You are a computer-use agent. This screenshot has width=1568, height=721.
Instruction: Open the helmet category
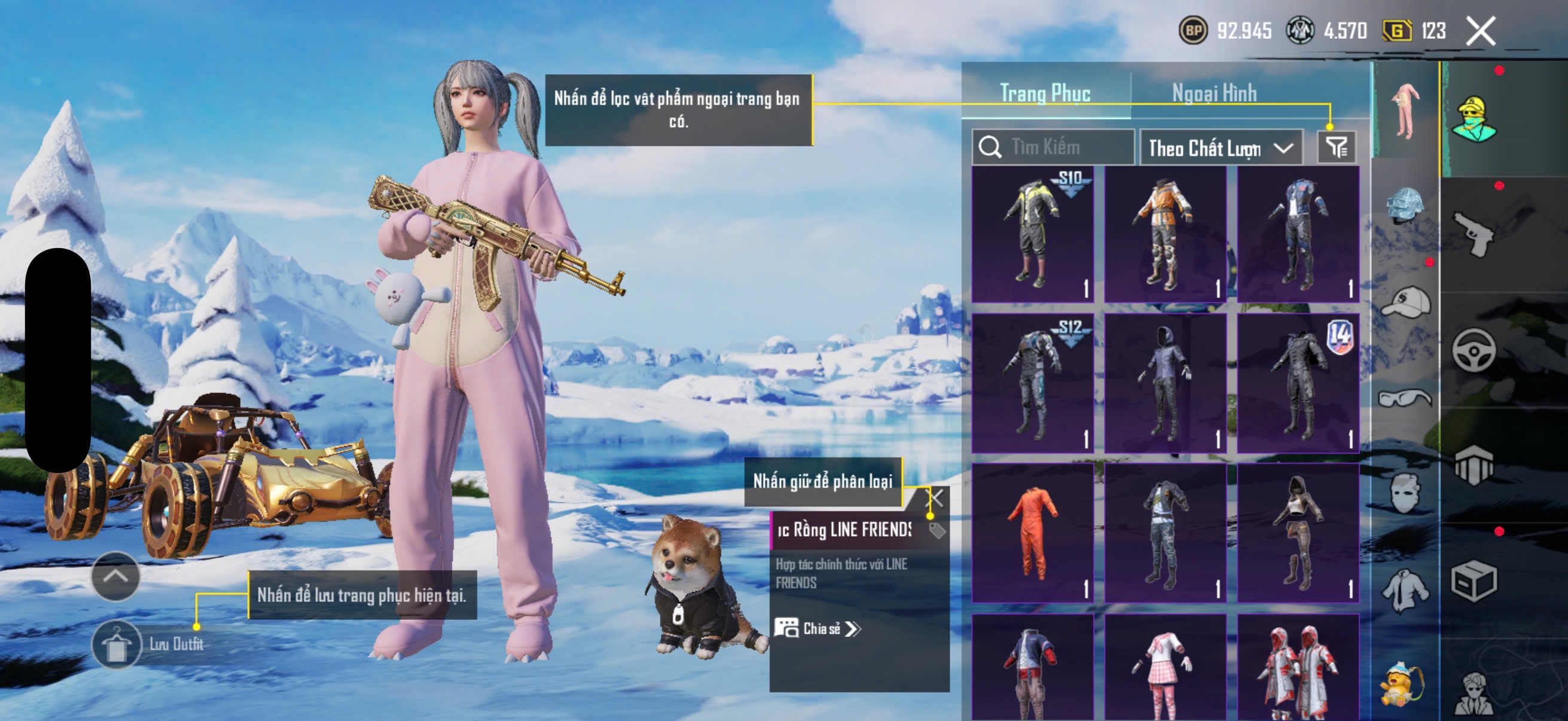[x=1405, y=206]
